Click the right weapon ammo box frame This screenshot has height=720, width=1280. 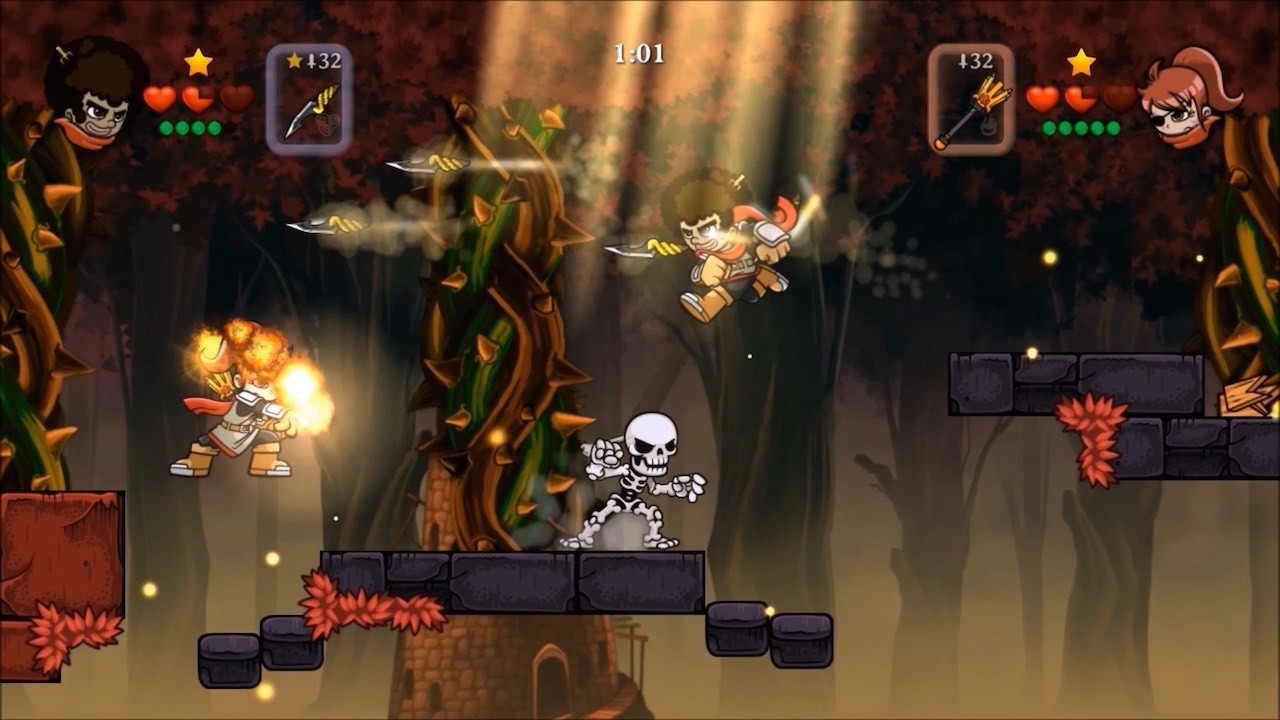click(x=971, y=97)
